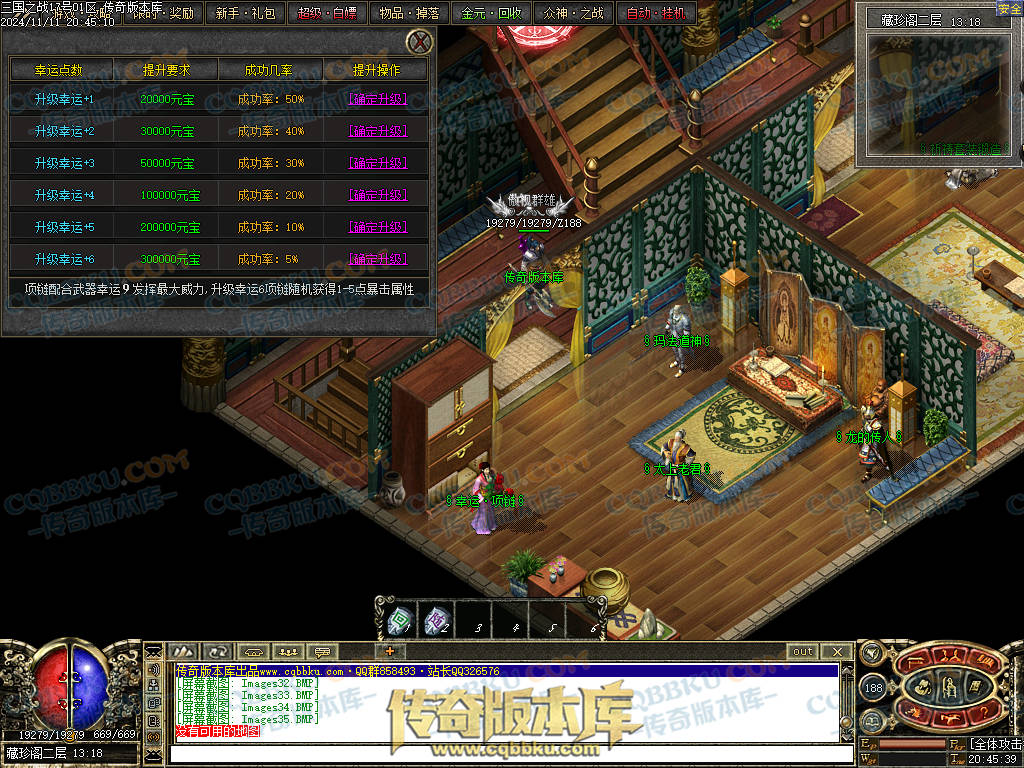Screen dimensions: 1024x768
Task: Use the item in hotbar slot 2
Action: (x=436, y=621)
